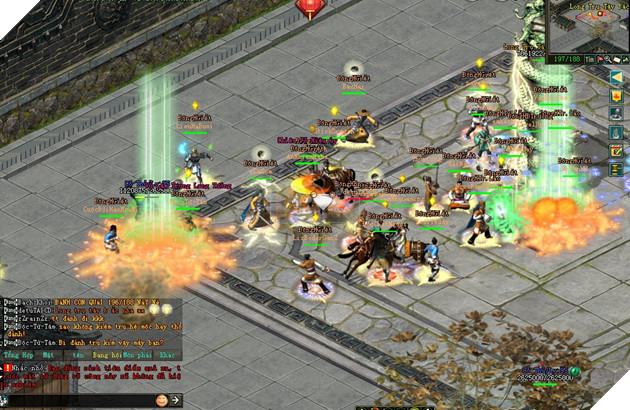Click the magnifier icon under the minimap

[605, 59]
